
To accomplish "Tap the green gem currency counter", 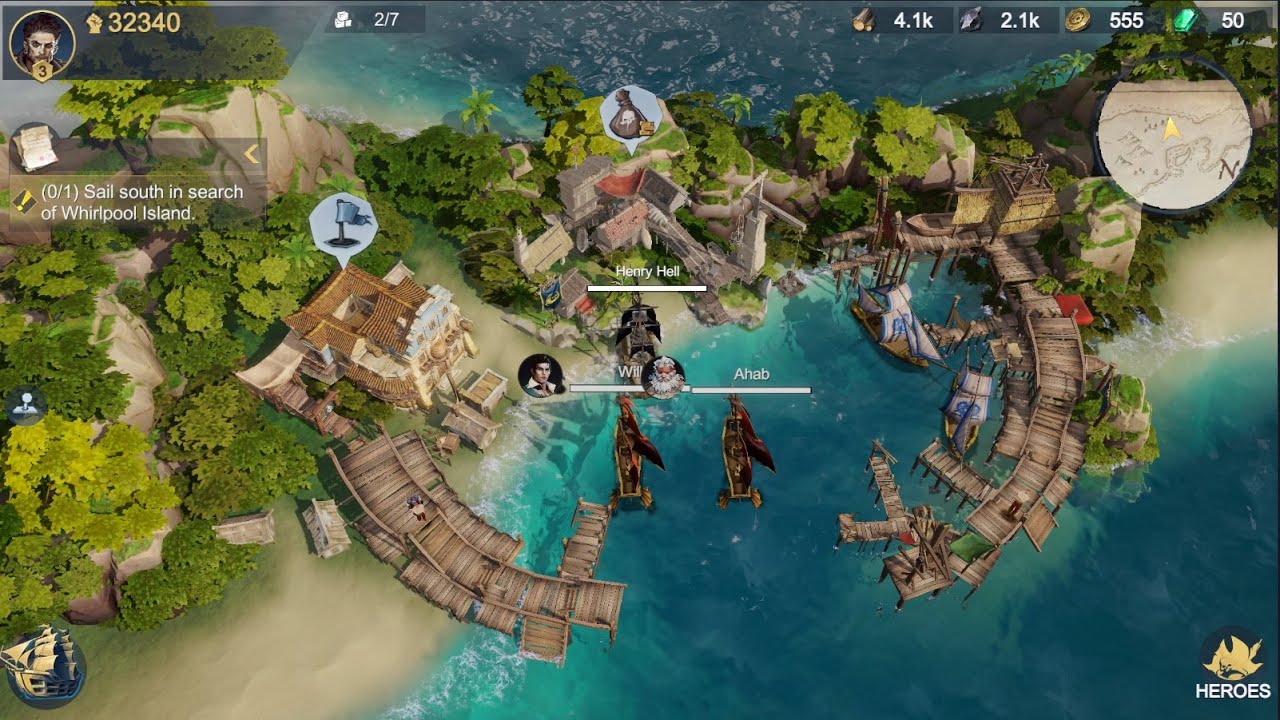I will tap(1219, 20).
